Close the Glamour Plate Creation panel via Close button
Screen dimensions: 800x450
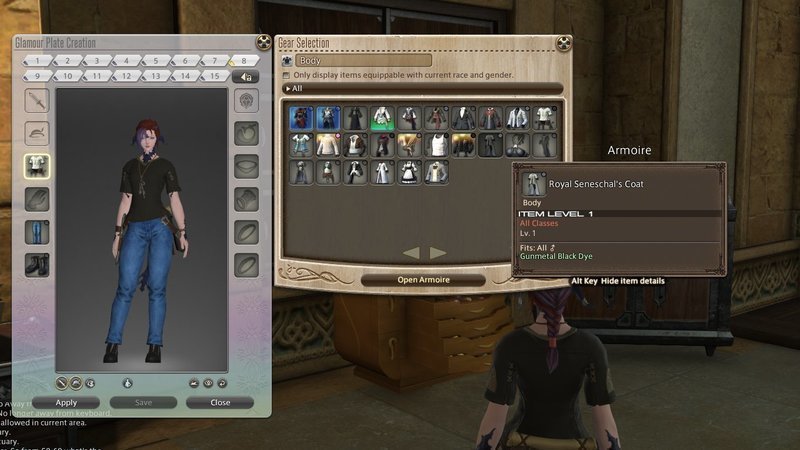point(220,402)
